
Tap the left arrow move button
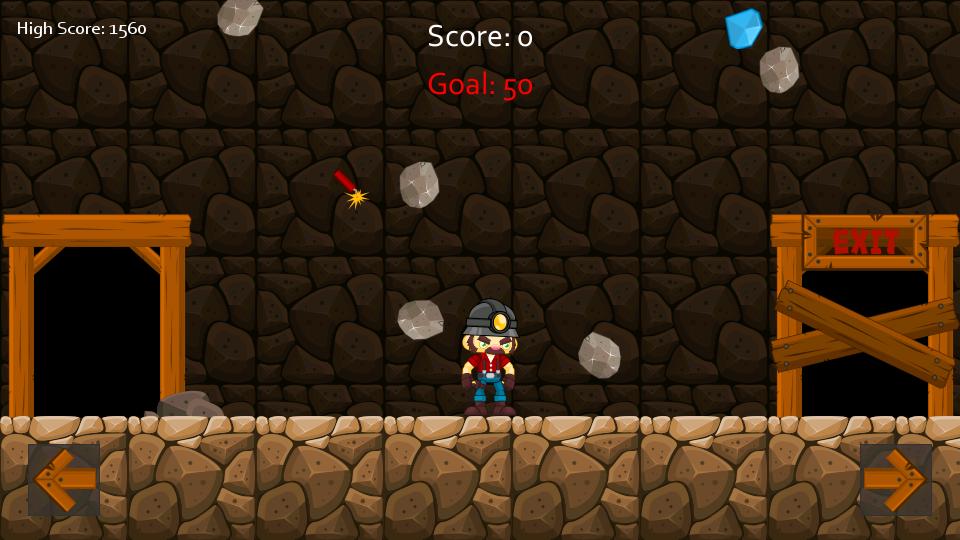click(64, 479)
